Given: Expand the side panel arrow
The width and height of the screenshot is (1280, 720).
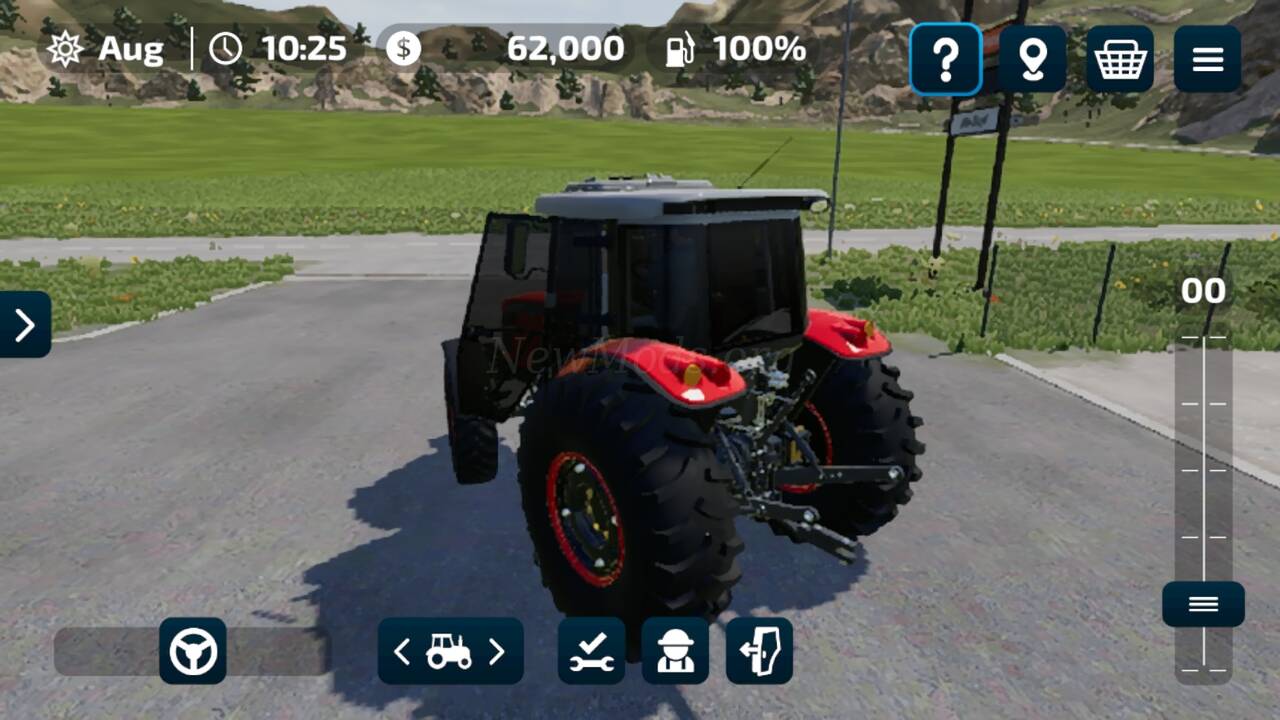Looking at the screenshot, I should click(x=25, y=324).
